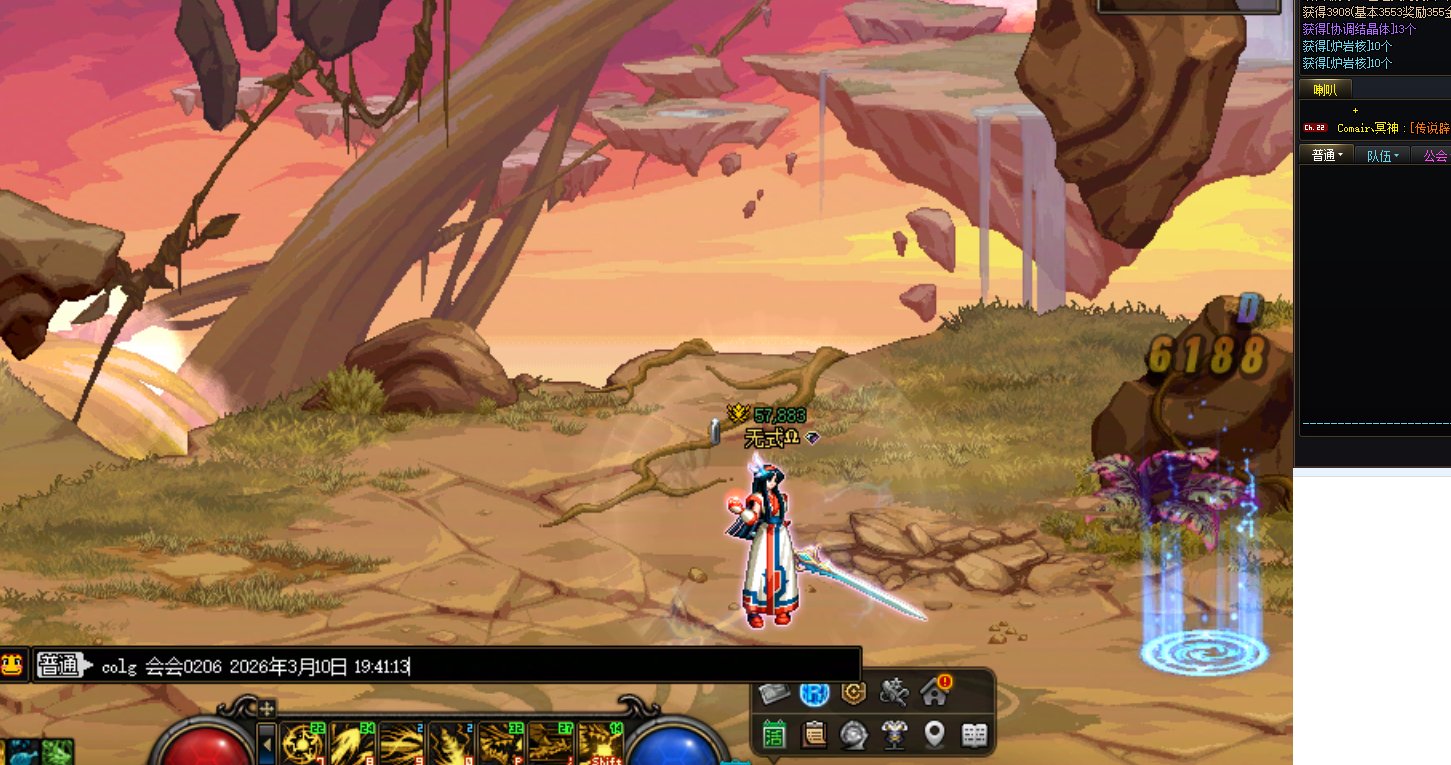Collapse the skill bar left arrow

pos(267,743)
